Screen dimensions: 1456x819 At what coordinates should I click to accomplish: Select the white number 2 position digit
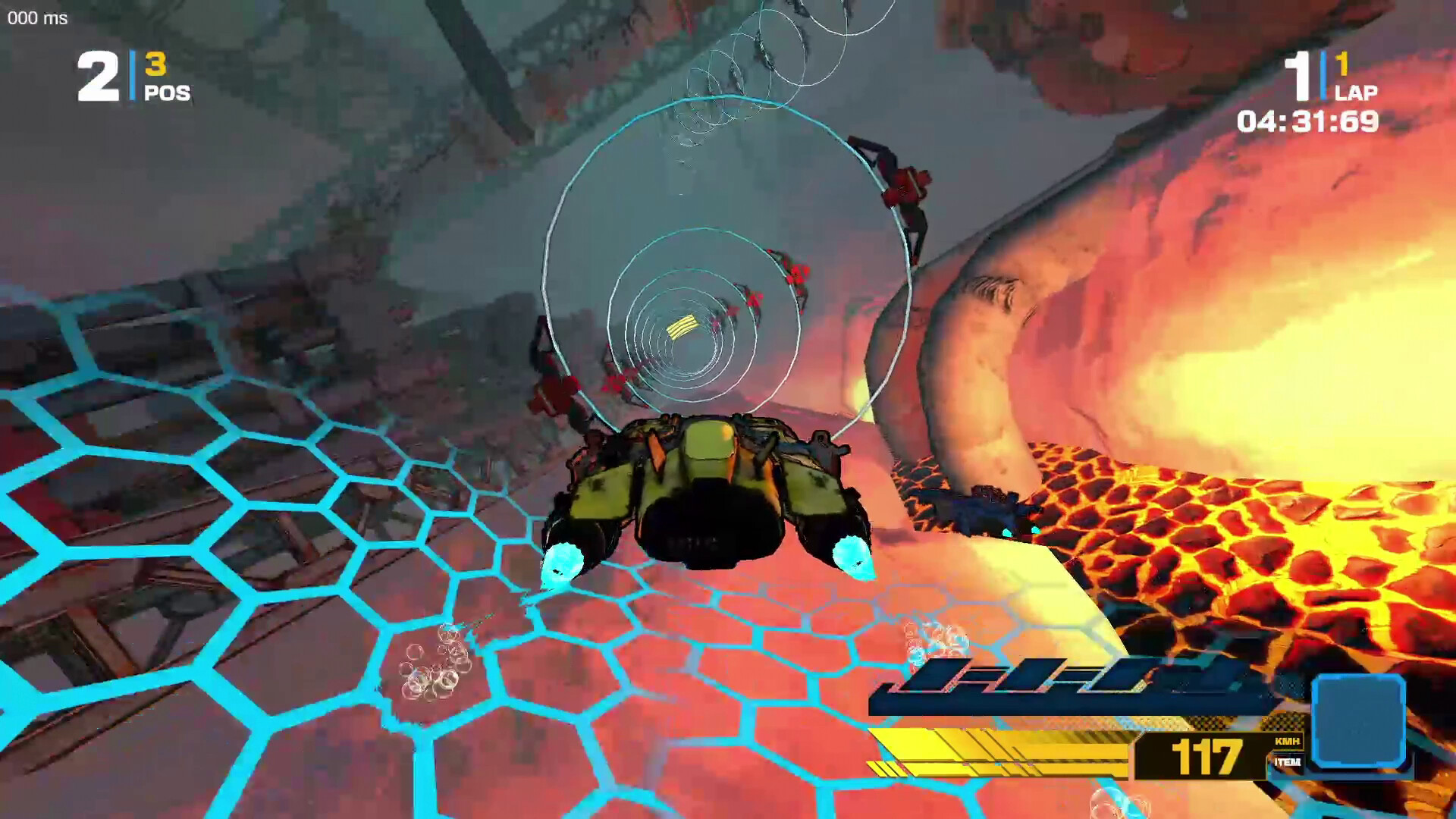pyautogui.click(x=97, y=76)
